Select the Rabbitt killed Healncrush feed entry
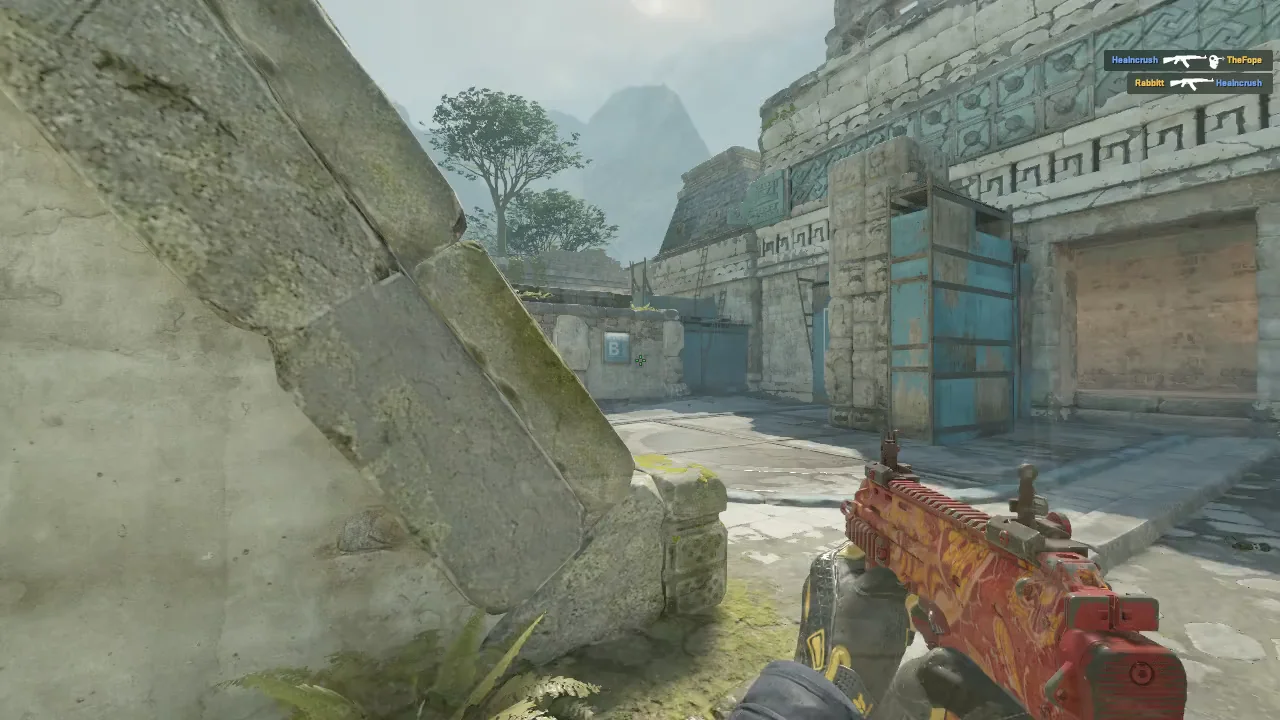The image size is (1280, 720). click(x=1199, y=83)
